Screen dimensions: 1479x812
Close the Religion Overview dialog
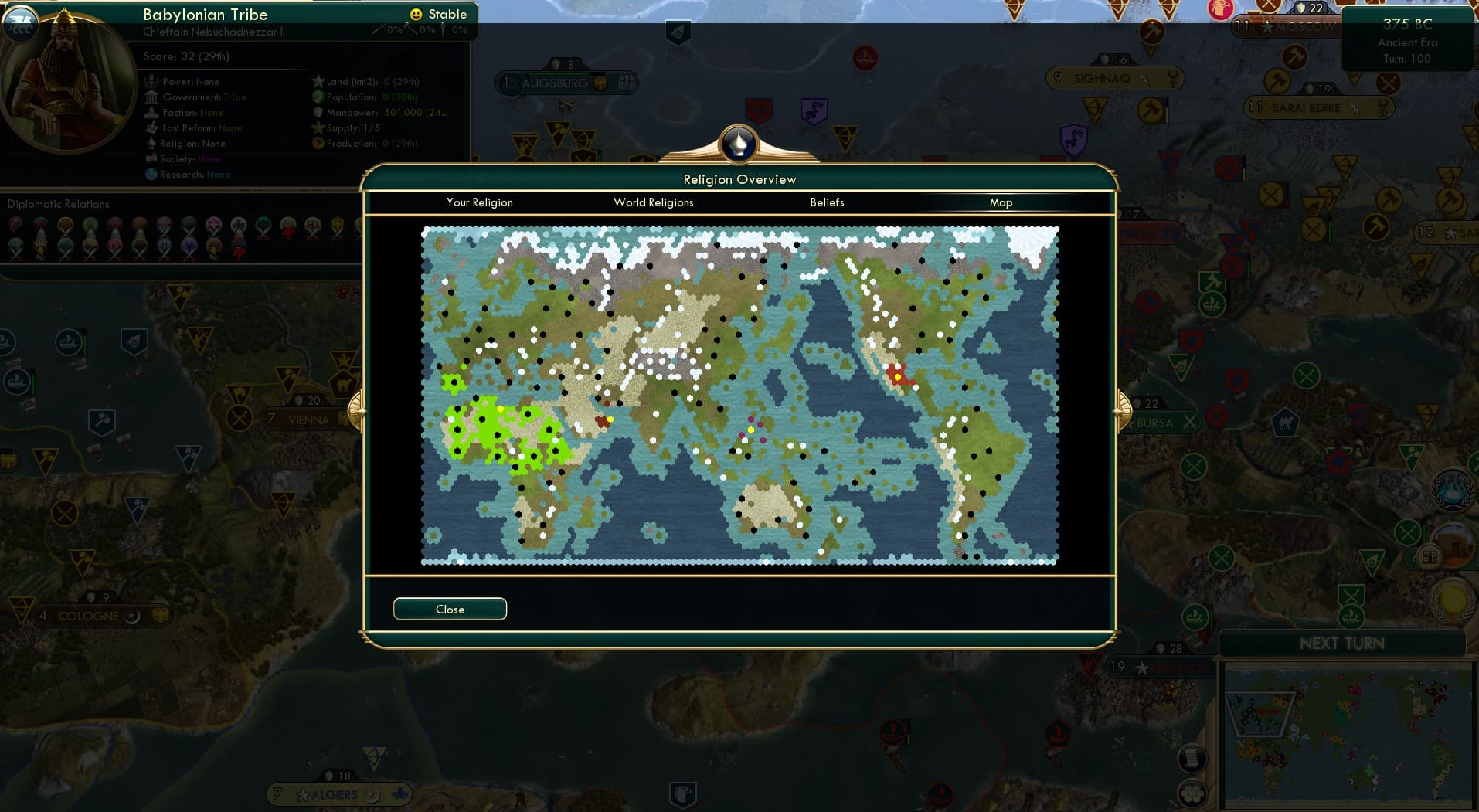coord(450,609)
